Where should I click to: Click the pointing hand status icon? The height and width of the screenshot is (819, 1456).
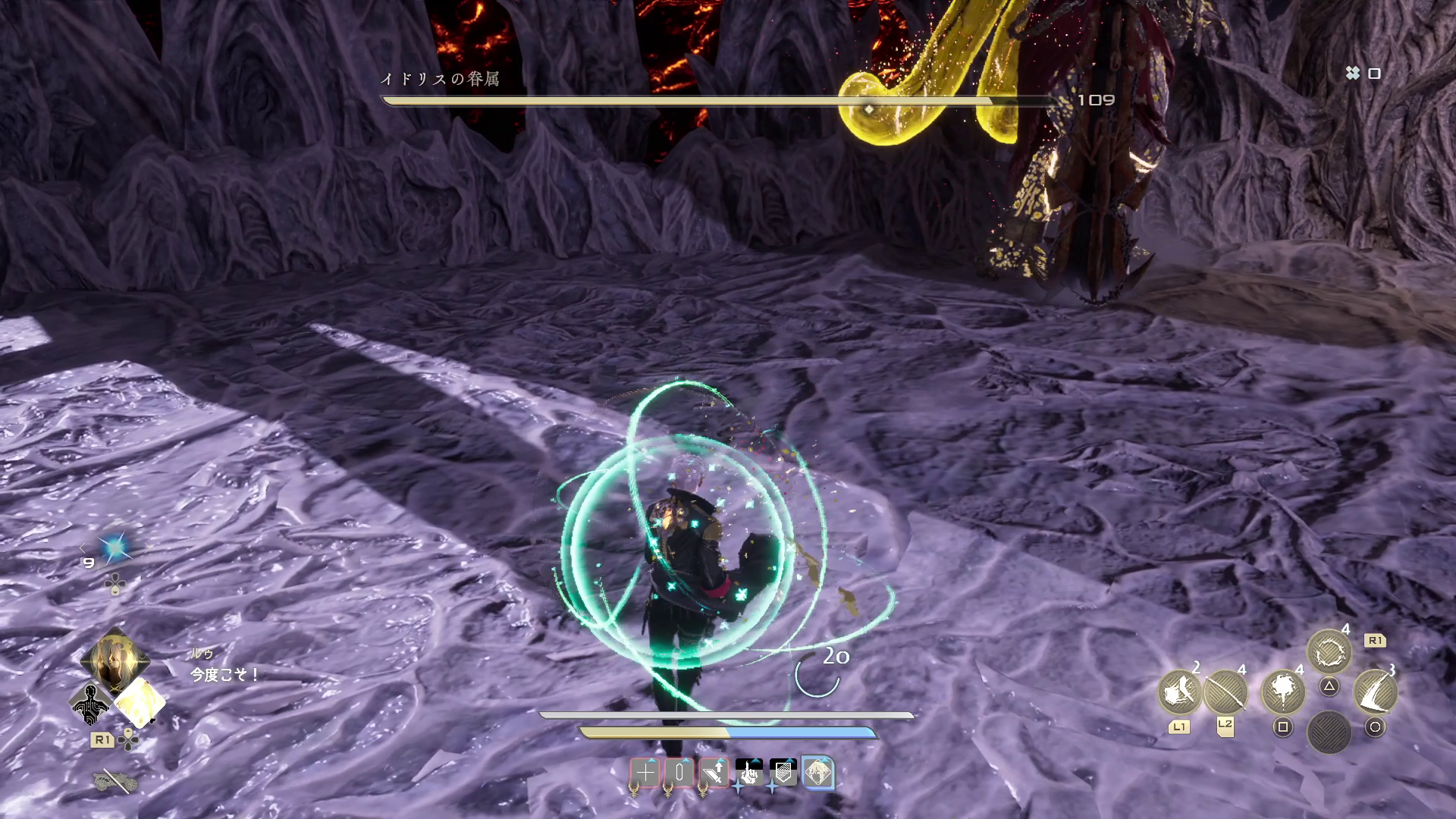(x=749, y=773)
